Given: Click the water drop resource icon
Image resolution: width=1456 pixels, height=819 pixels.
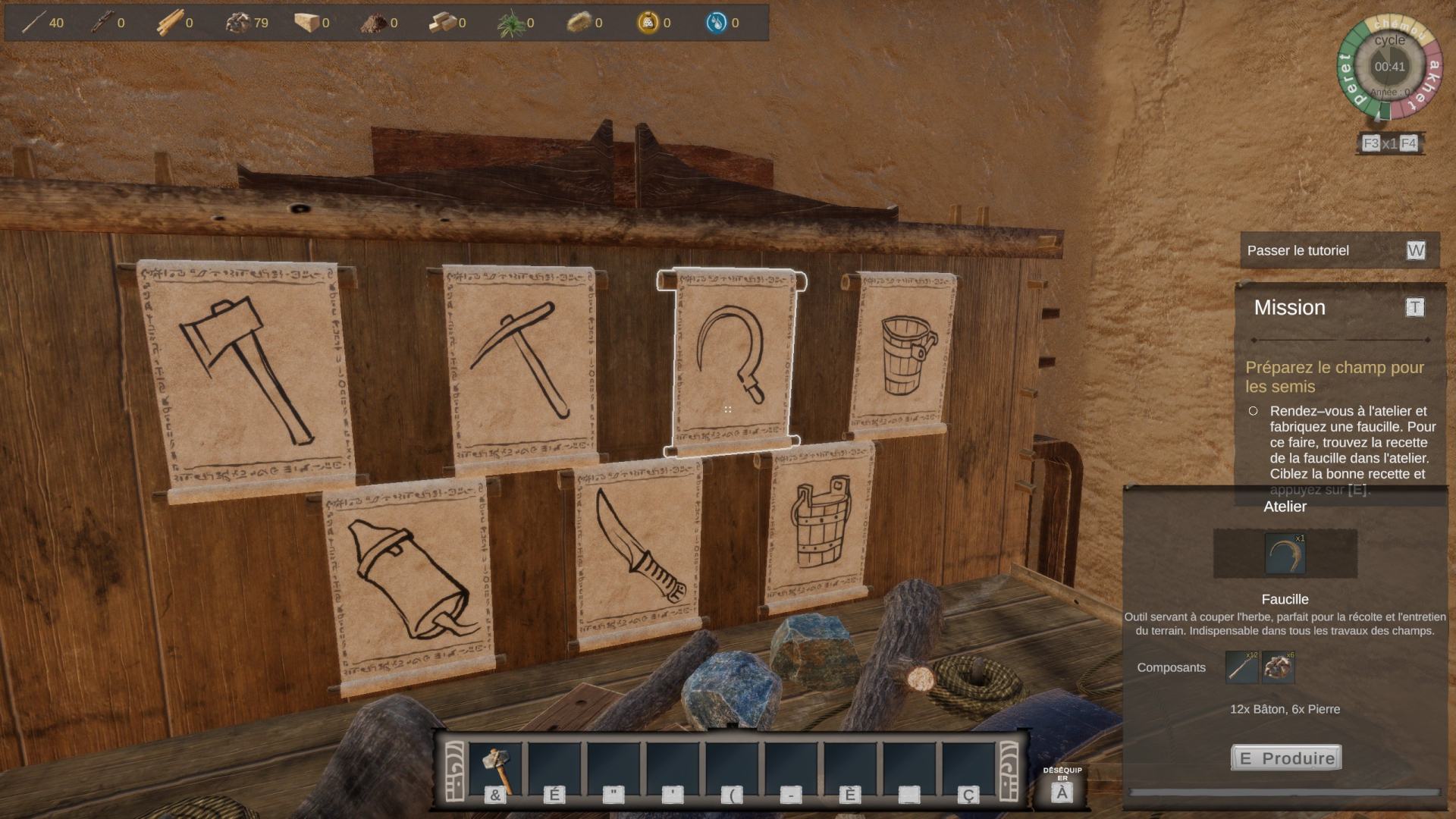Looking at the screenshot, I should tap(716, 23).
